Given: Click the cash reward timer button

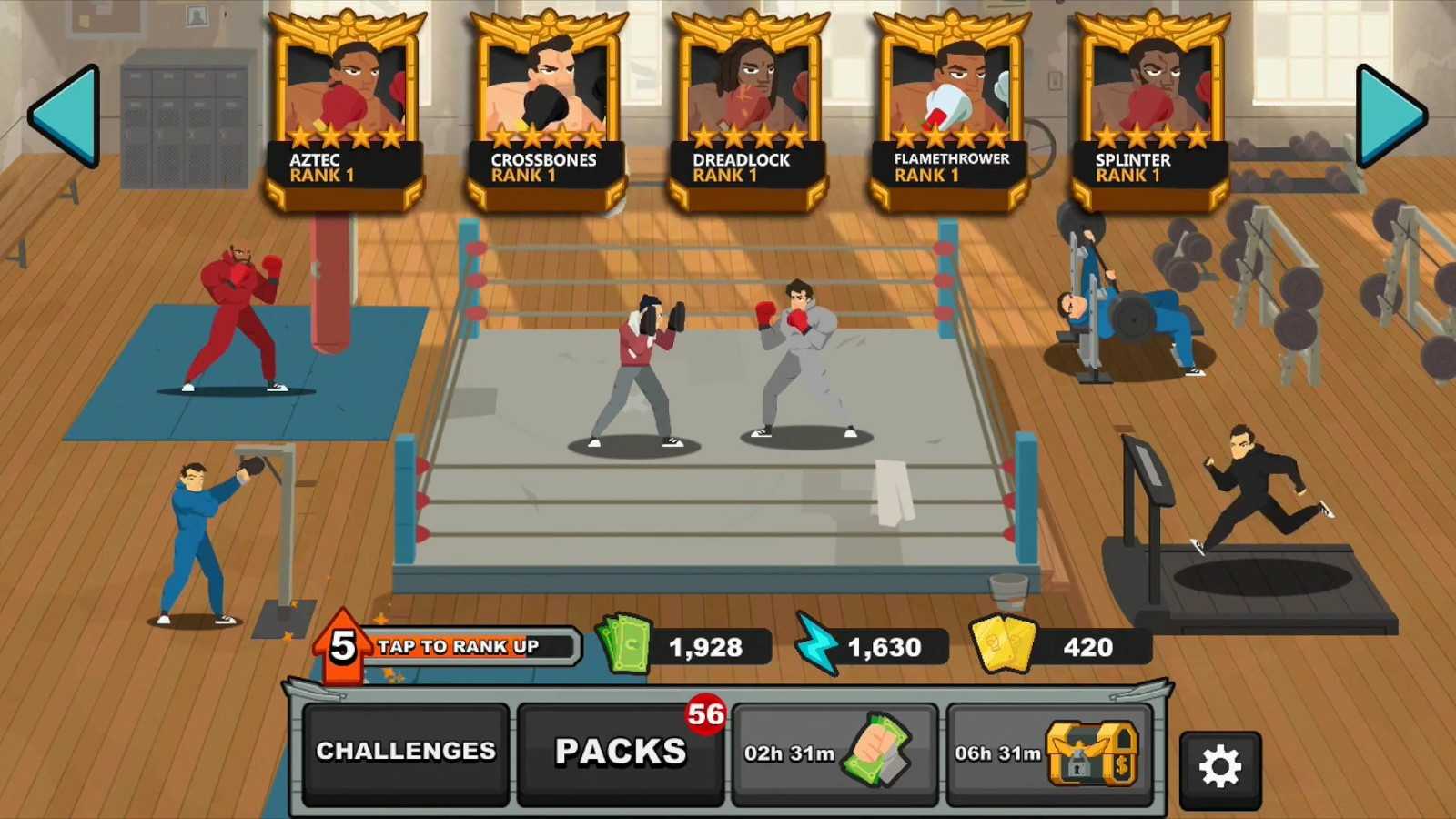Looking at the screenshot, I should [x=834, y=752].
